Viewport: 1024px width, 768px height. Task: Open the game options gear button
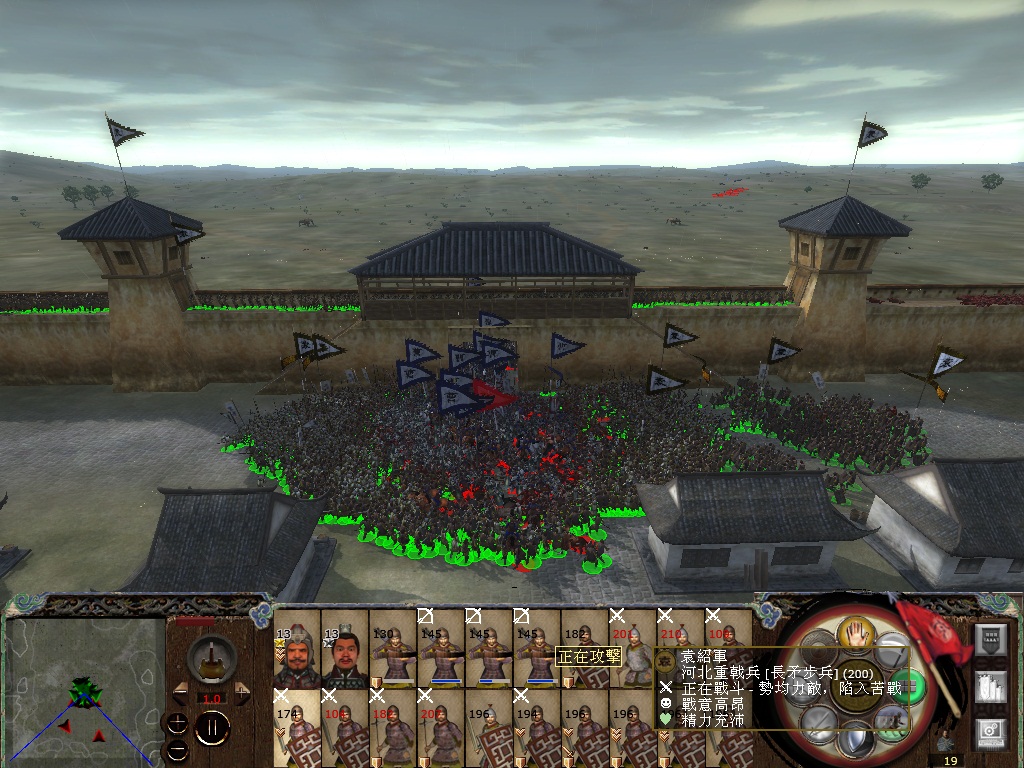(x=991, y=733)
